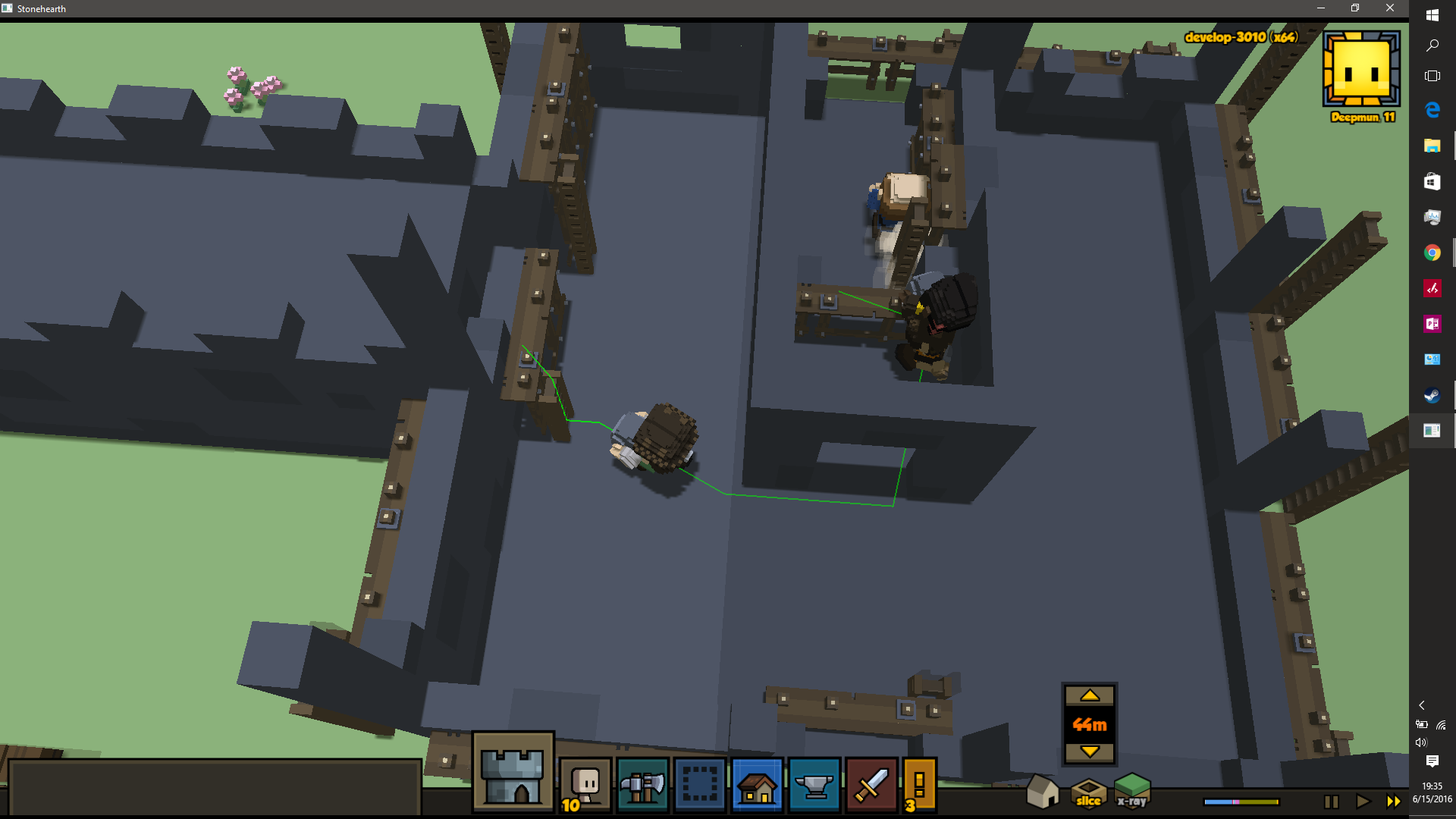
Task: Minimize the Stonehearth window
Action: tap(1320, 8)
